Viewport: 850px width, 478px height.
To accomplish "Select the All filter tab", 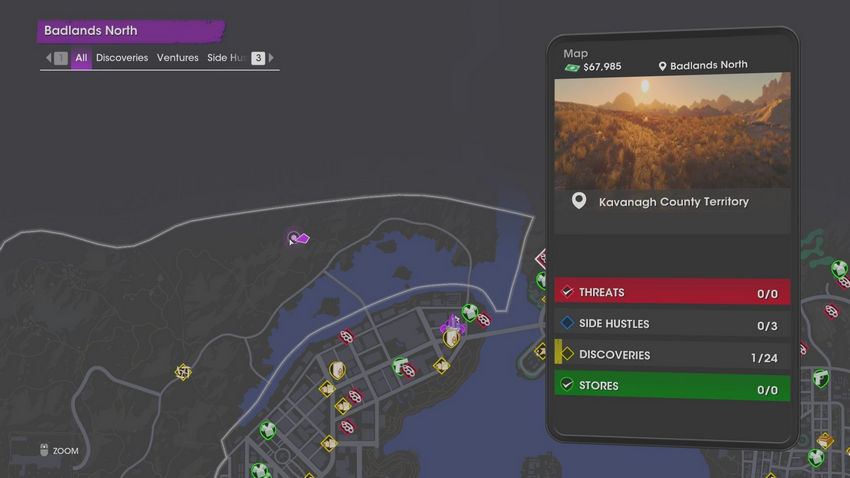I will coord(81,58).
